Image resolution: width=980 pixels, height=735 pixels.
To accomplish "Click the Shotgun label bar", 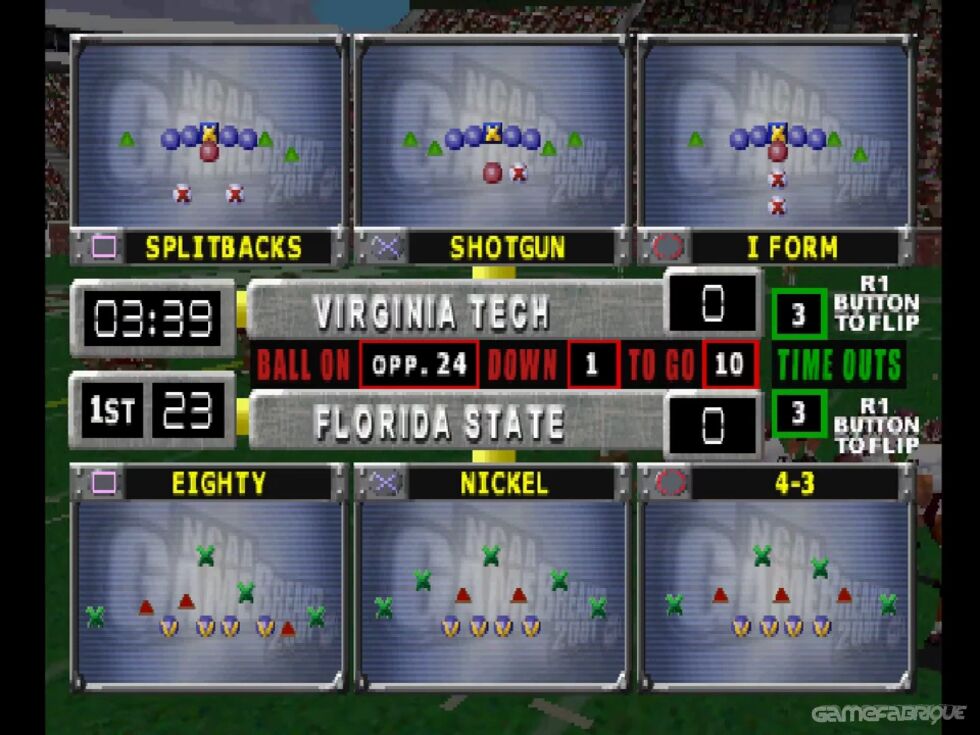I will click(507, 247).
